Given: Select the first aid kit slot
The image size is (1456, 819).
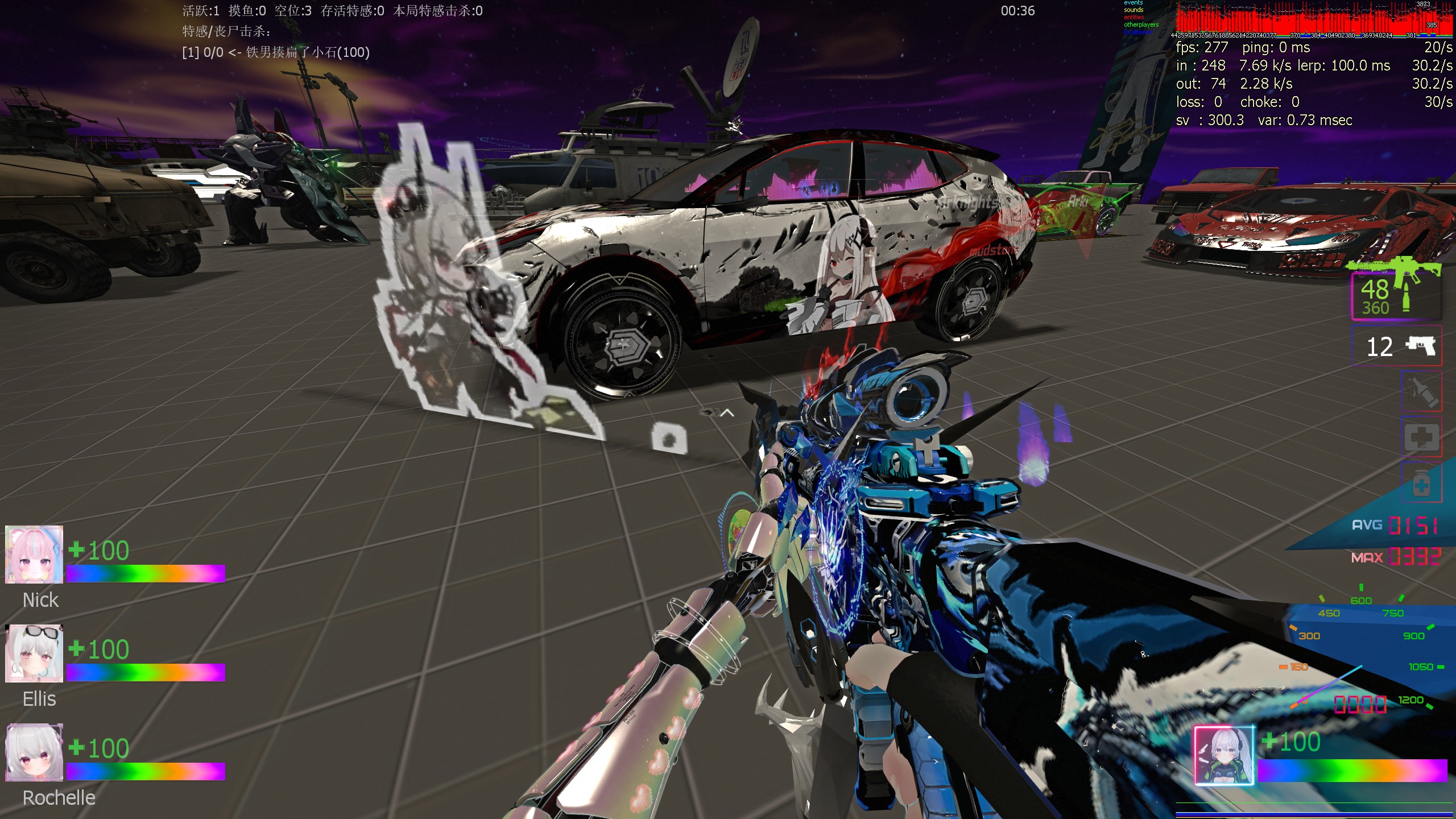Looking at the screenshot, I should pyautogui.click(x=1422, y=437).
